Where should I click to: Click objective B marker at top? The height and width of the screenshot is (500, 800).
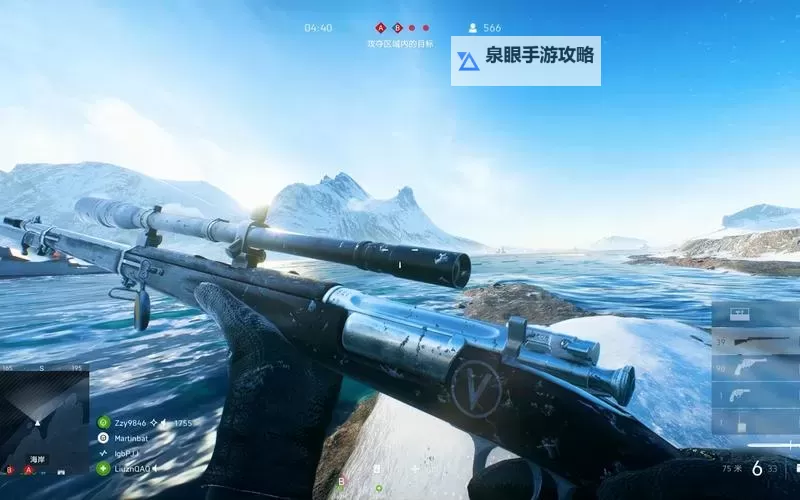[396, 28]
